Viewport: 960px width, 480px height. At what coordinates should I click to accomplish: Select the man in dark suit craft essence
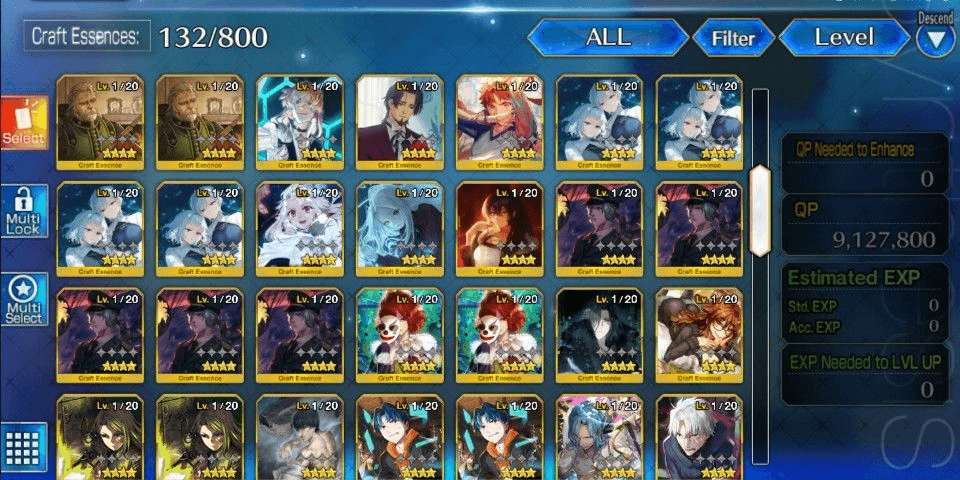(400, 120)
